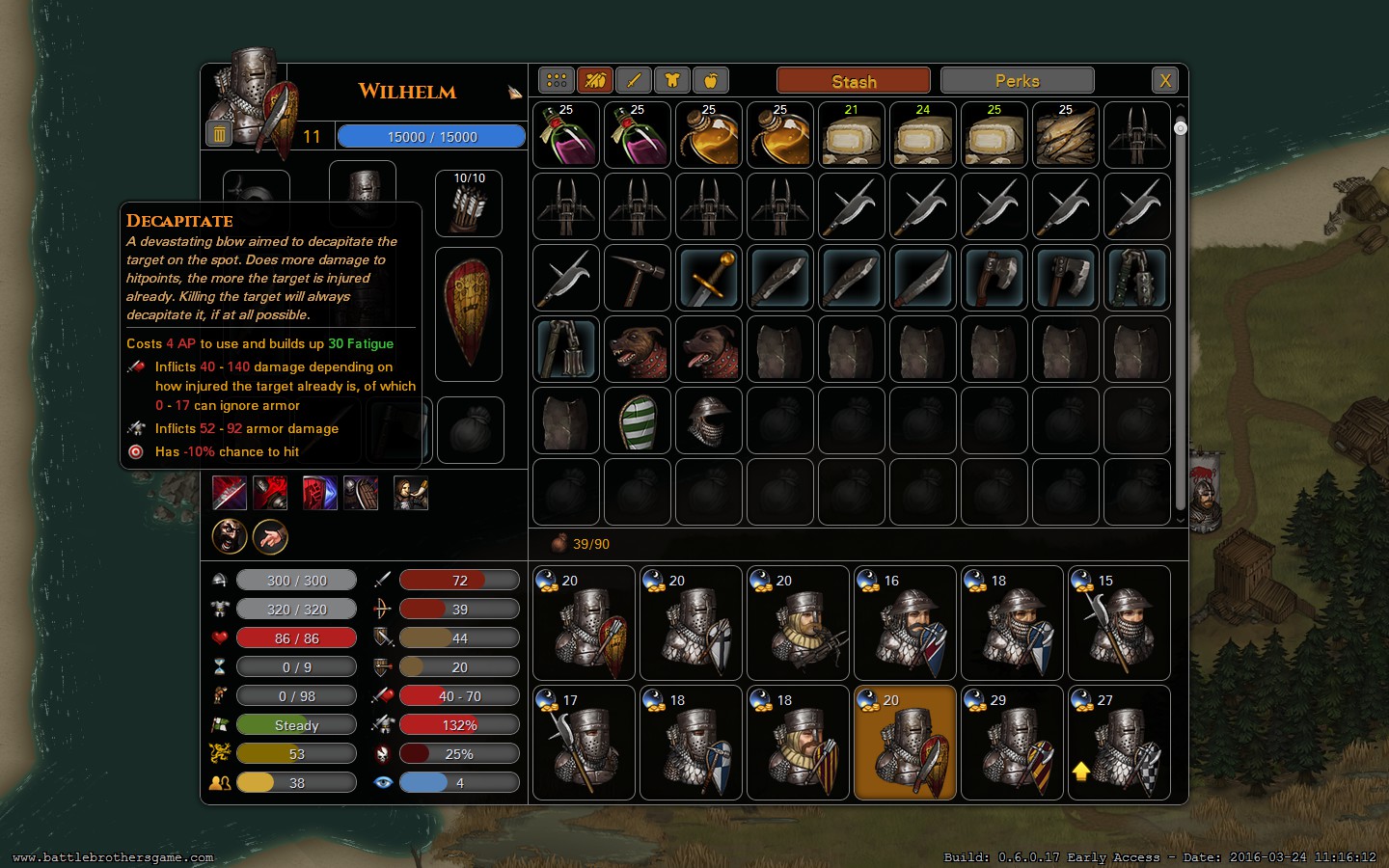Select the equipped quiver of arrows slot
Screen dimensions: 1389x868
click(469, 203)
